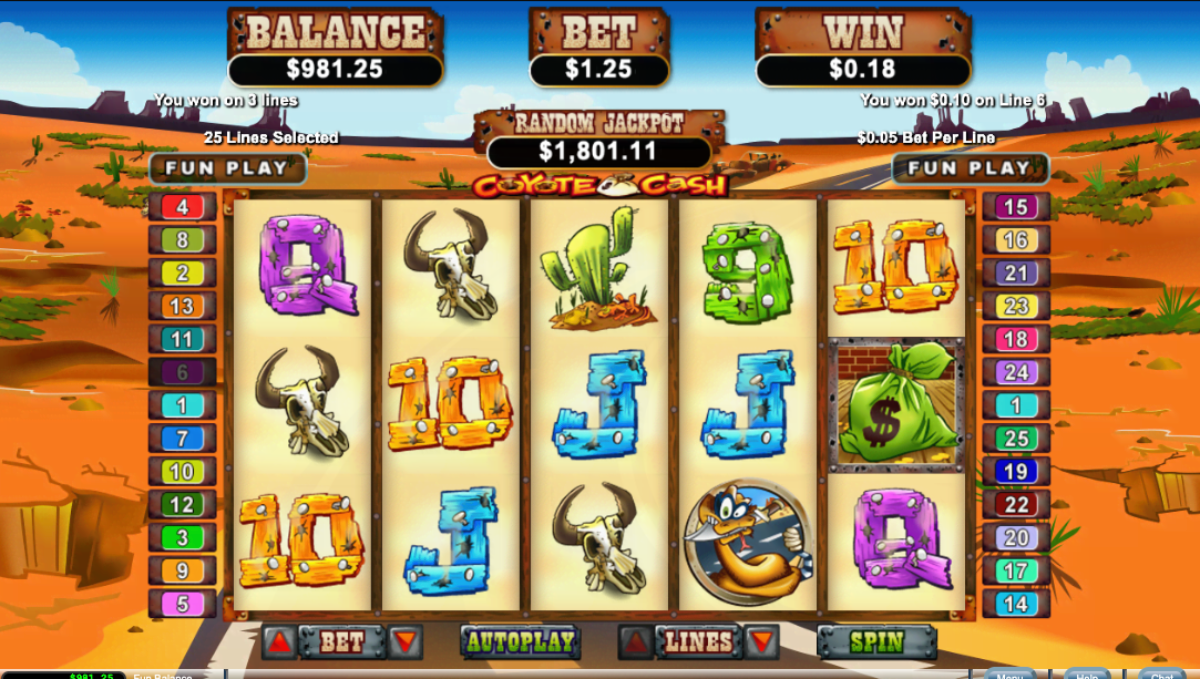1200x679 pixels.
Task: Raise the number of lines with the up arrow
Action: pyautogui.click(x=637, y=642)
